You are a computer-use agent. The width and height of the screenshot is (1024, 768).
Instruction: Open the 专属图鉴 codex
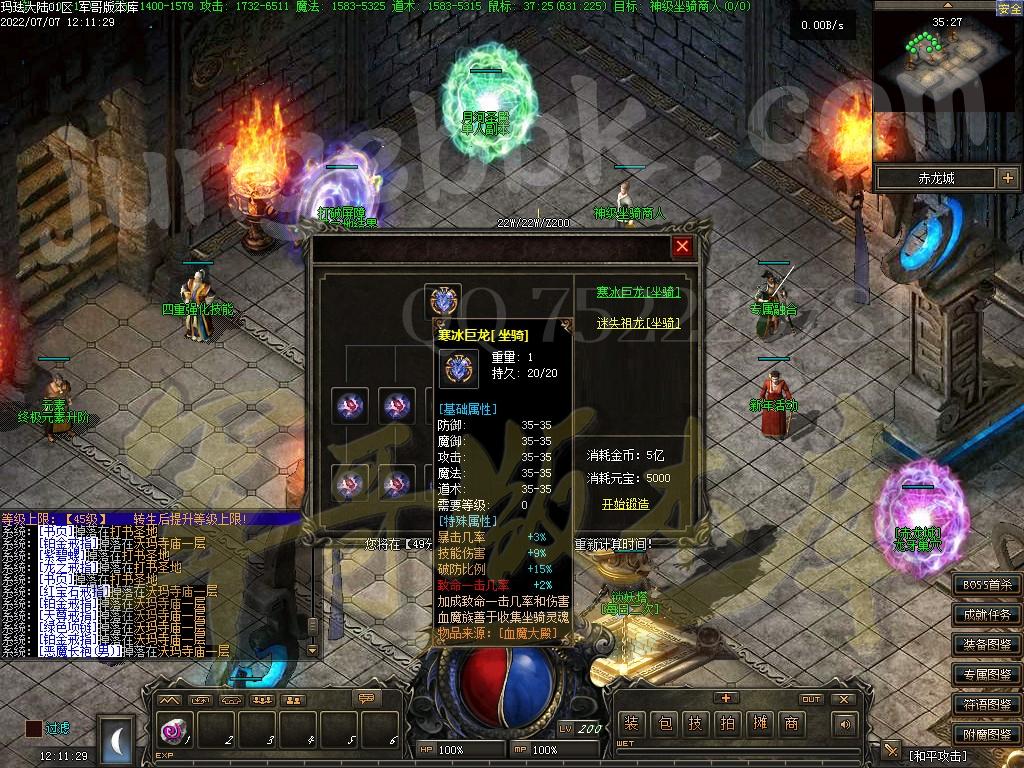(987, 674)
